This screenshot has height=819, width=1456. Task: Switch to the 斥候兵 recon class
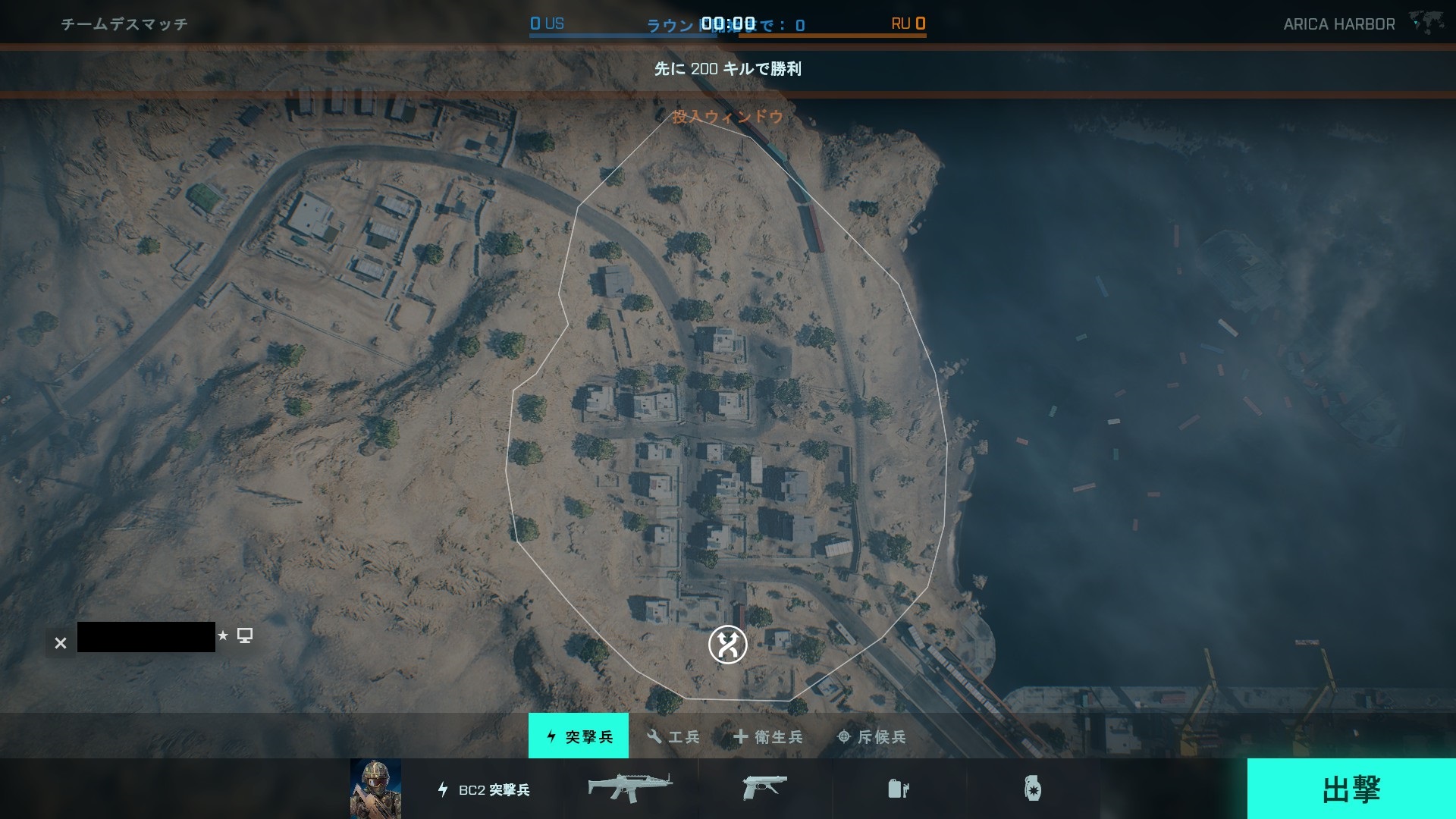[871, 736]
